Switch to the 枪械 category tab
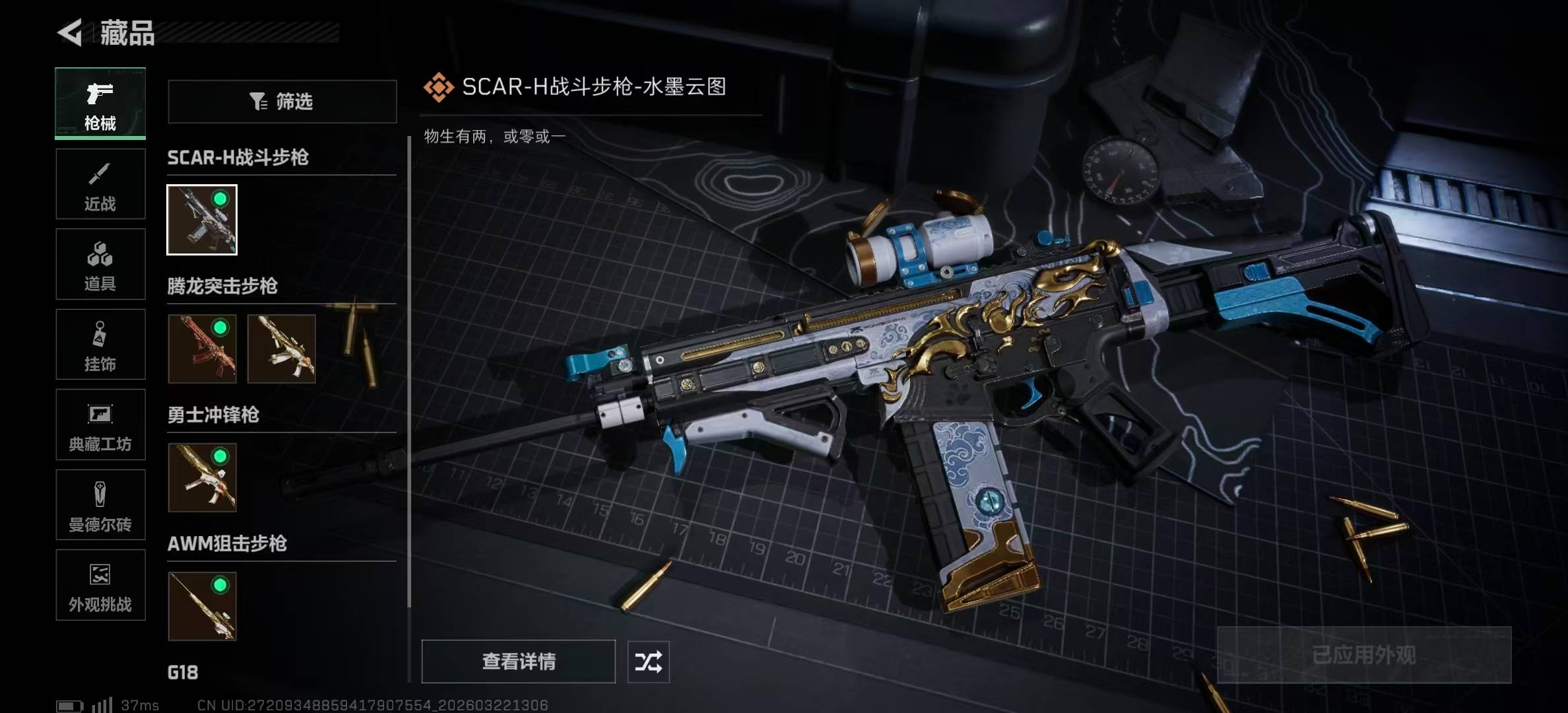Image resolution: width=1568 pixels, height=713 pixels. point(100,103)
